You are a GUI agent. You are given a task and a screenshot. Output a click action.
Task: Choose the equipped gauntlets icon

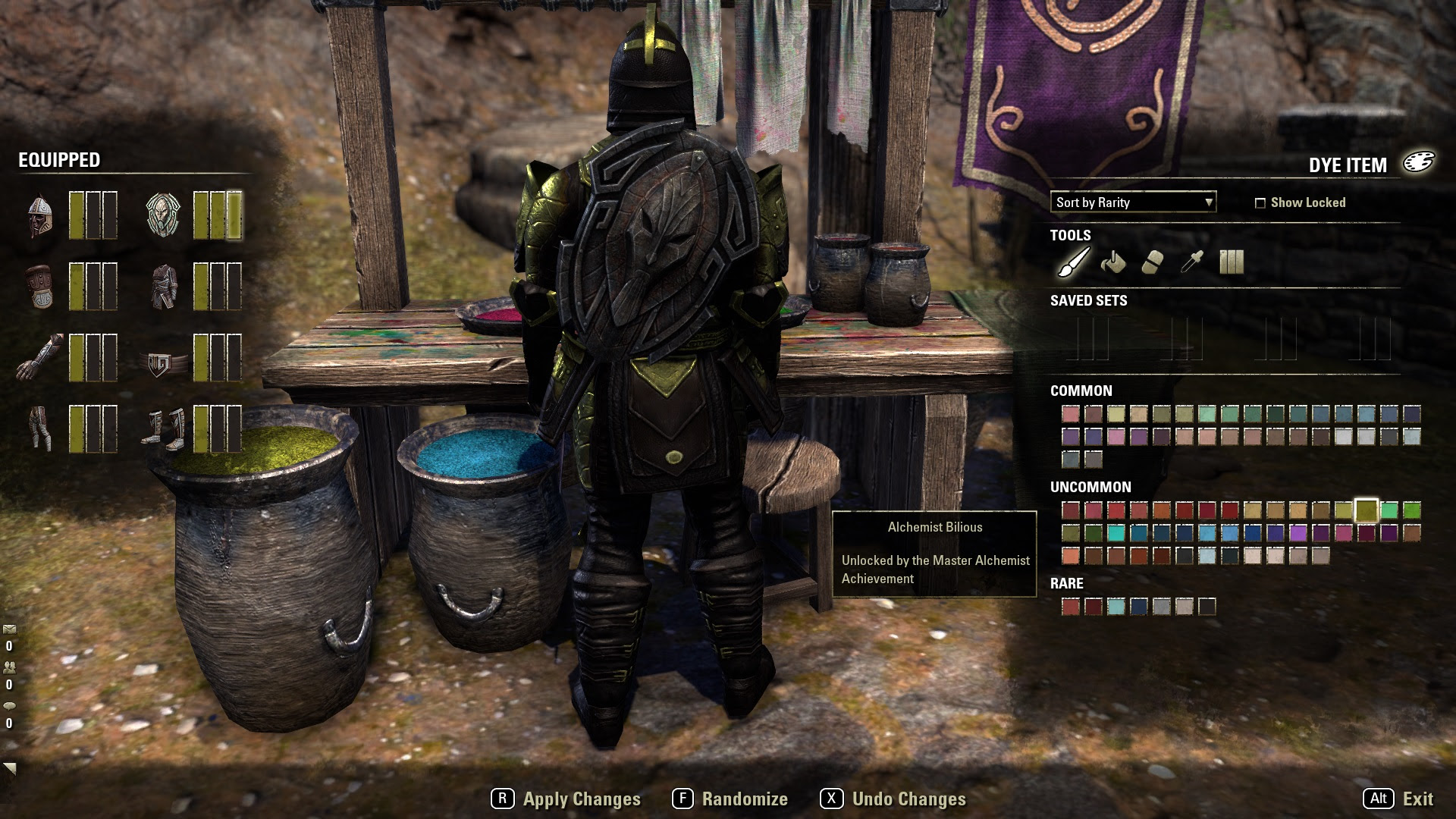click(x=39, y=358)
